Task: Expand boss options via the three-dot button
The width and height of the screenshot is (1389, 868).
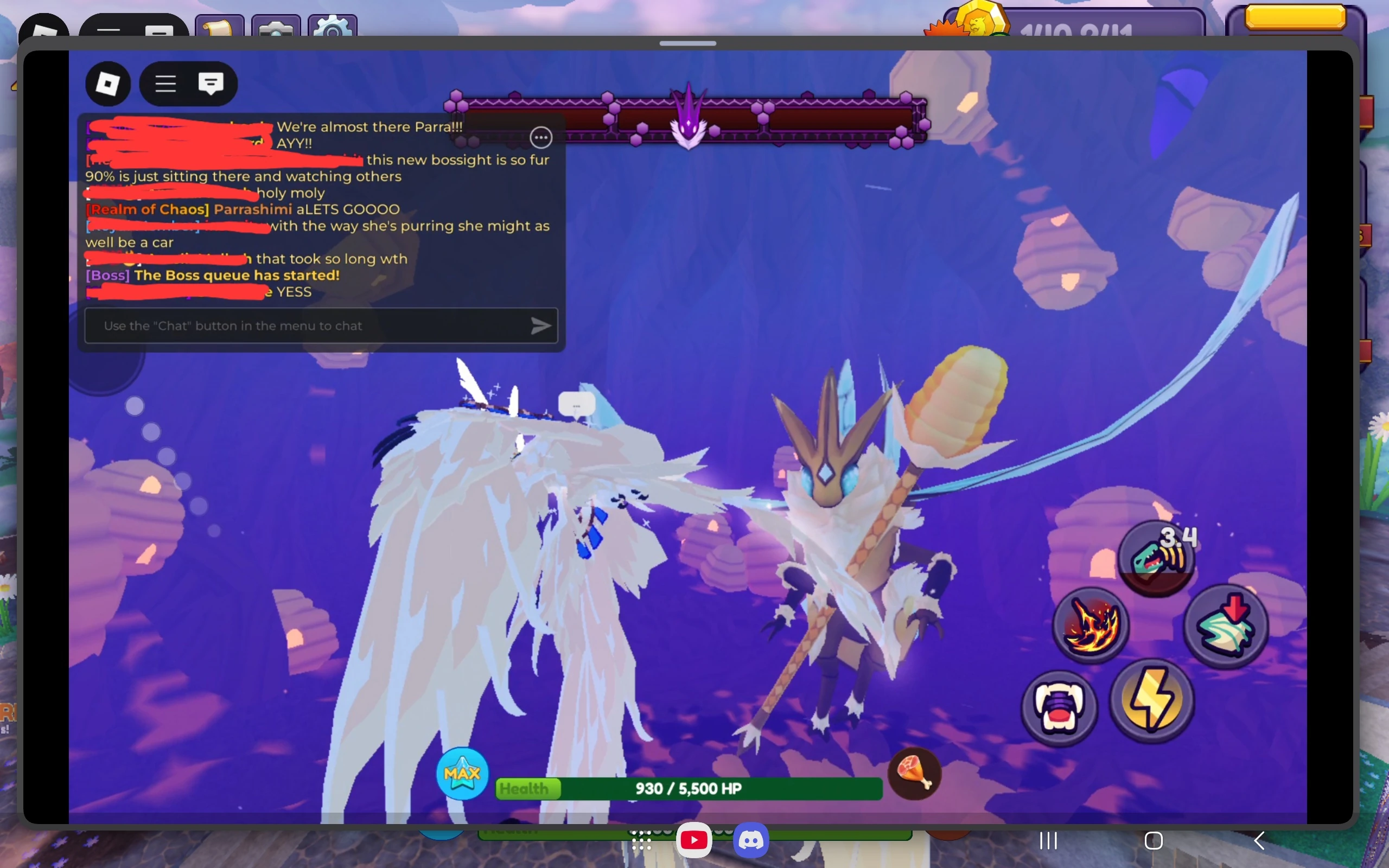Action: (541, 137)
